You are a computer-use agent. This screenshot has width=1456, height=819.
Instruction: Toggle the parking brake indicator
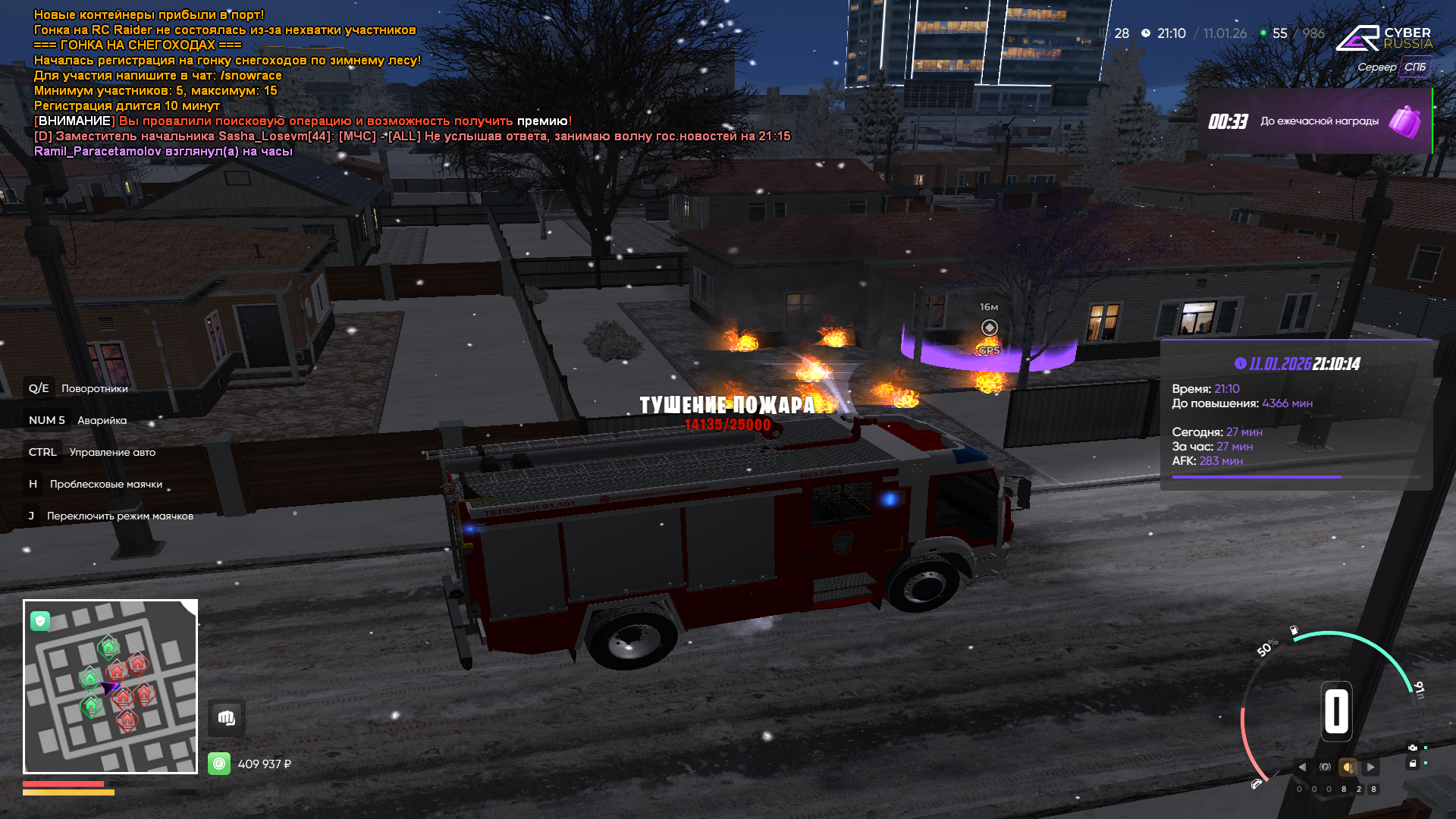click(x=1325, y=767)
